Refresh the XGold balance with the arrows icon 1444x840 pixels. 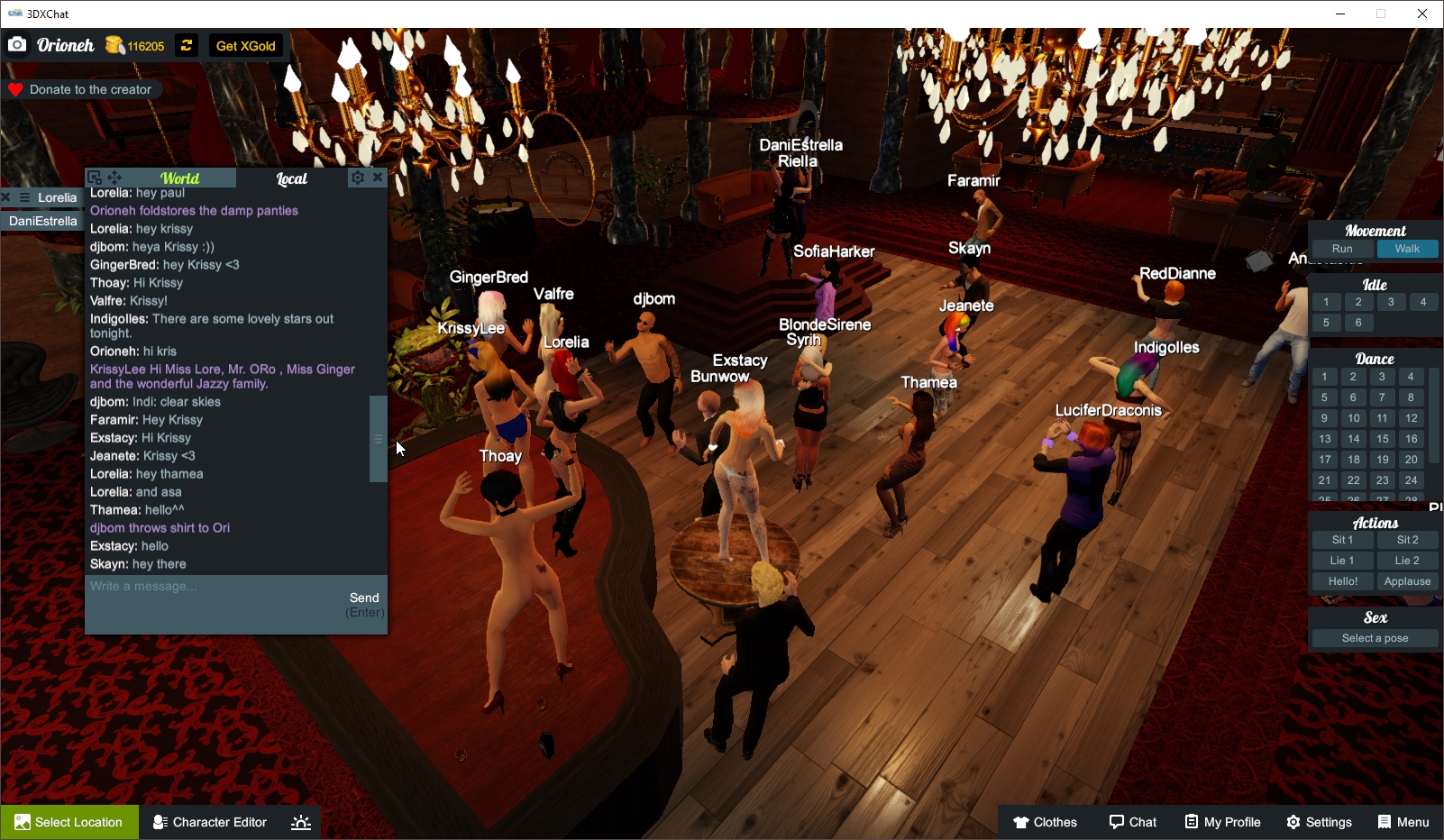pos(186,45)
